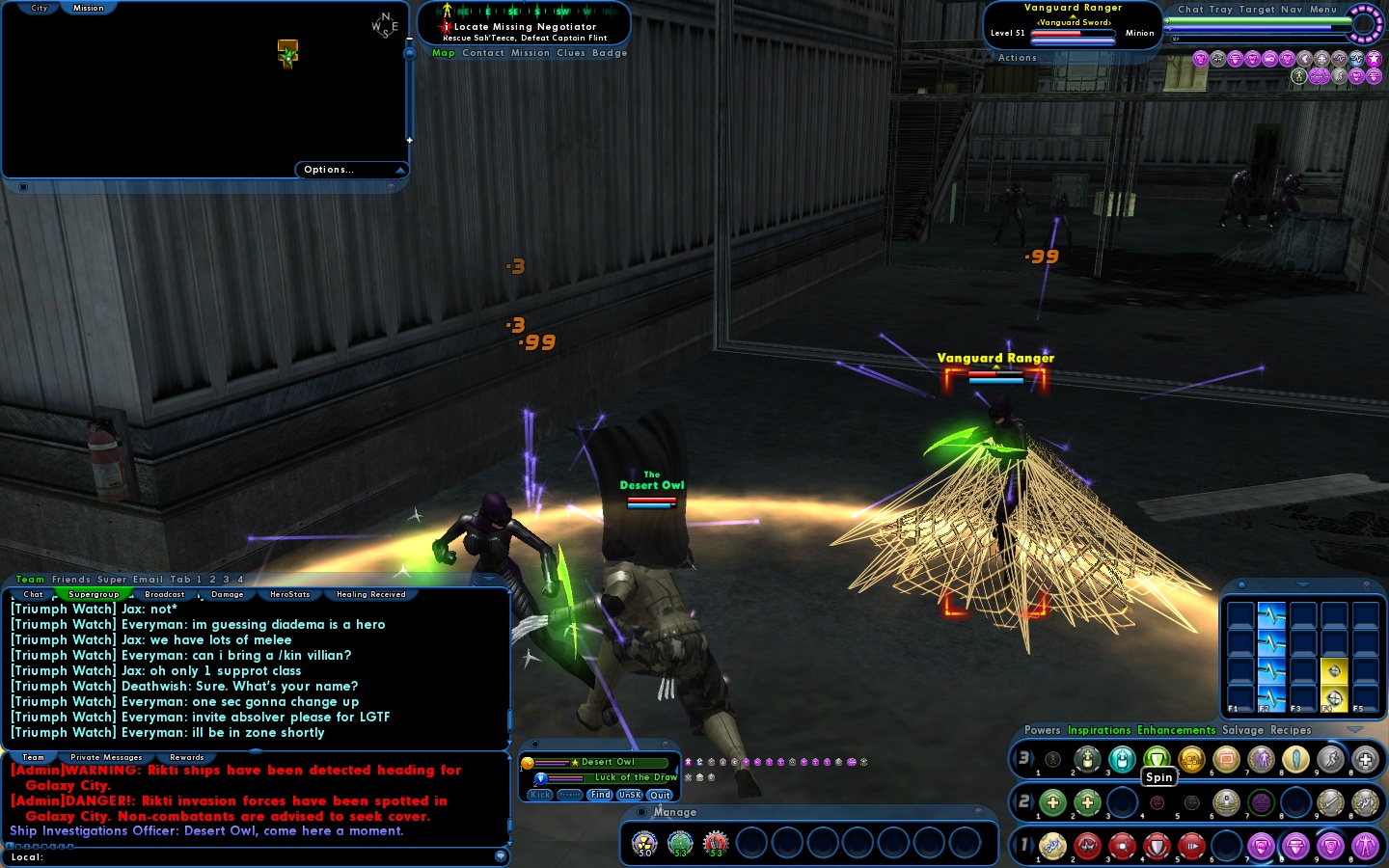Open the map Options button
The width and height of the screenshot is (1389, 868).
click(327, 169)
